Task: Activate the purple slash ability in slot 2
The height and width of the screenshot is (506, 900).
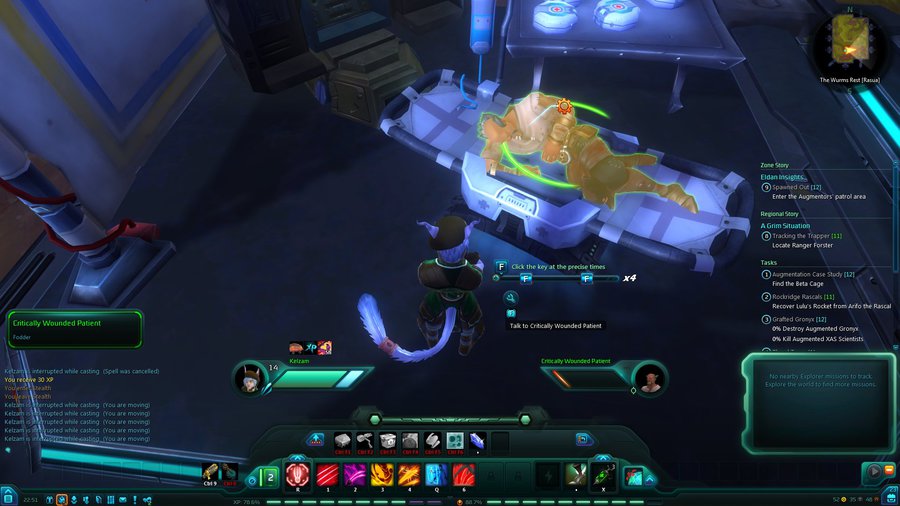Action: pyautogui.click(x=354, y=474)
